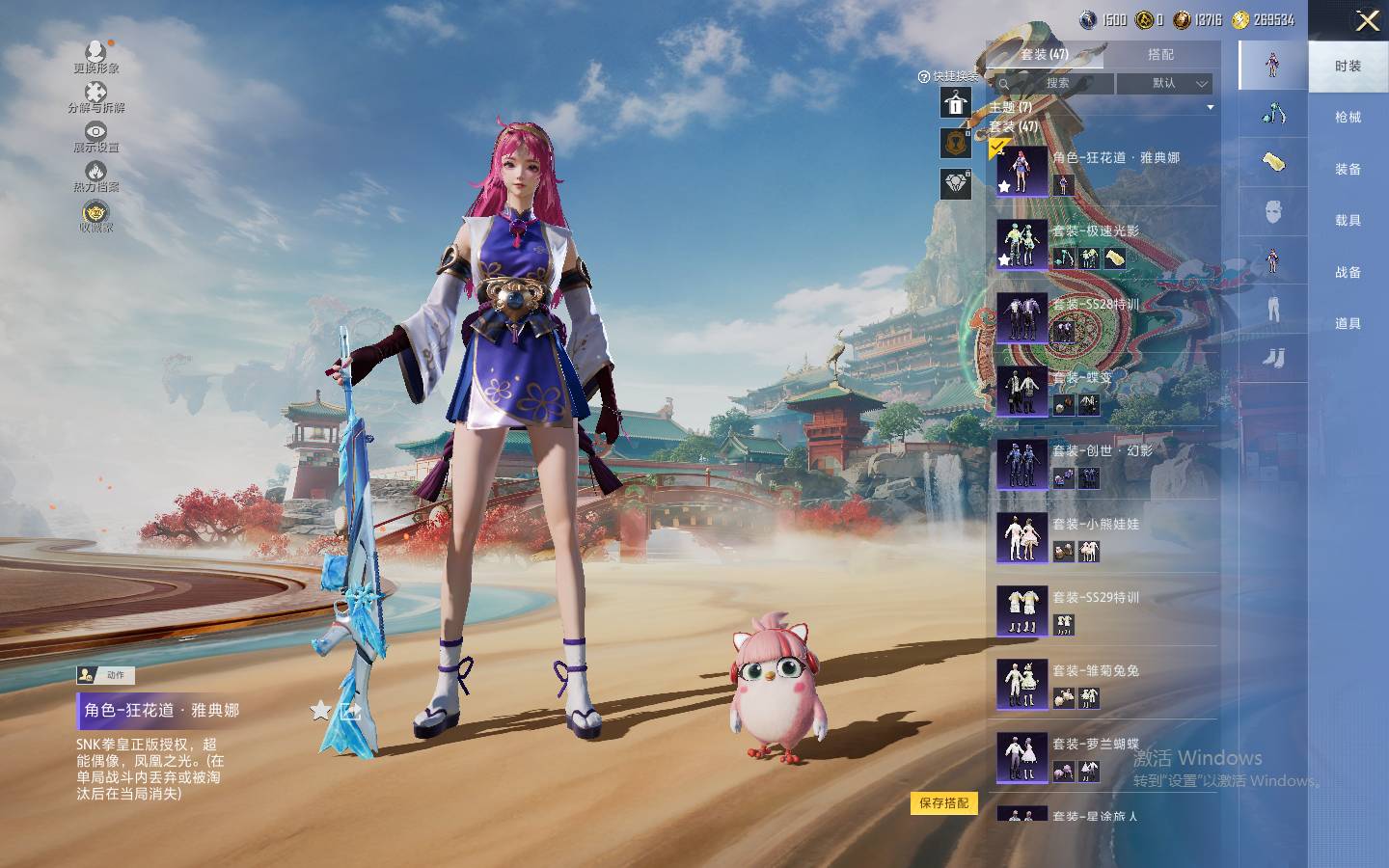
Task: Switch to the 装备 category
Action: tap(1348, 170)
